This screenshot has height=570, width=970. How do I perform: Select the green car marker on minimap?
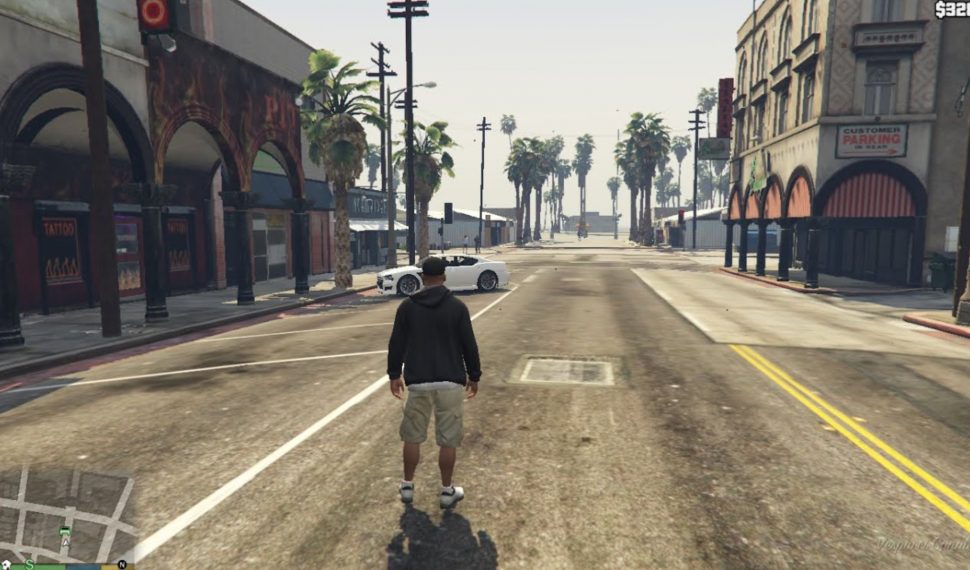click(65, 531)
